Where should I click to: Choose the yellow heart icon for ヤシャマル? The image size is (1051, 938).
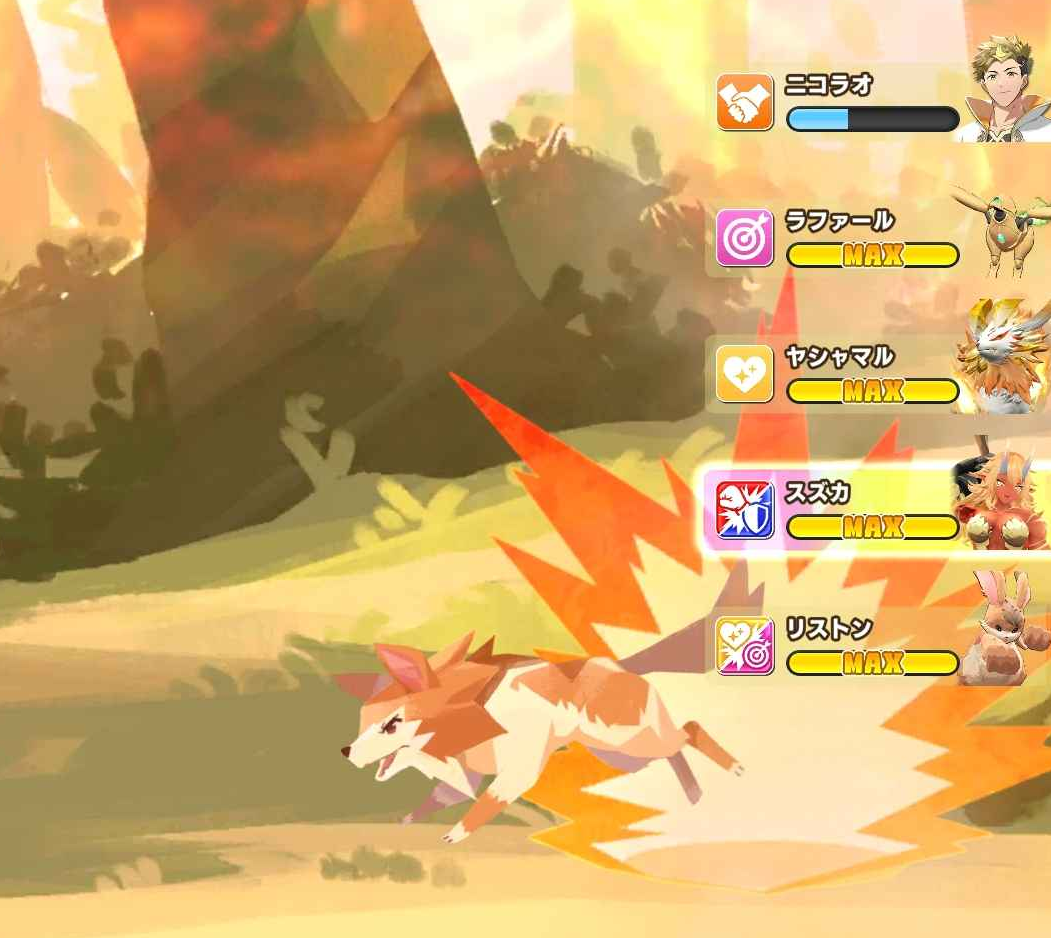point(745,374)
